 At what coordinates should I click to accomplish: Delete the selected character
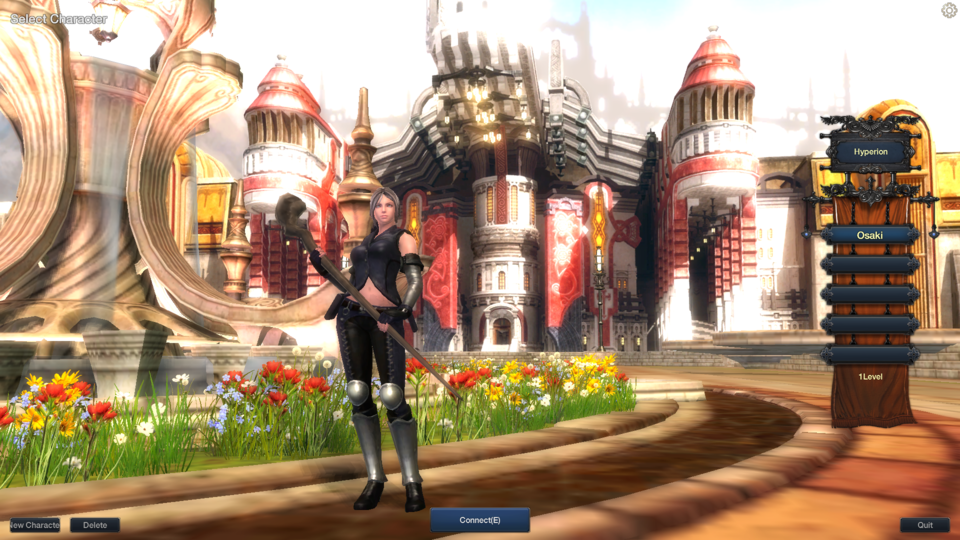click(x=95, y=525)
